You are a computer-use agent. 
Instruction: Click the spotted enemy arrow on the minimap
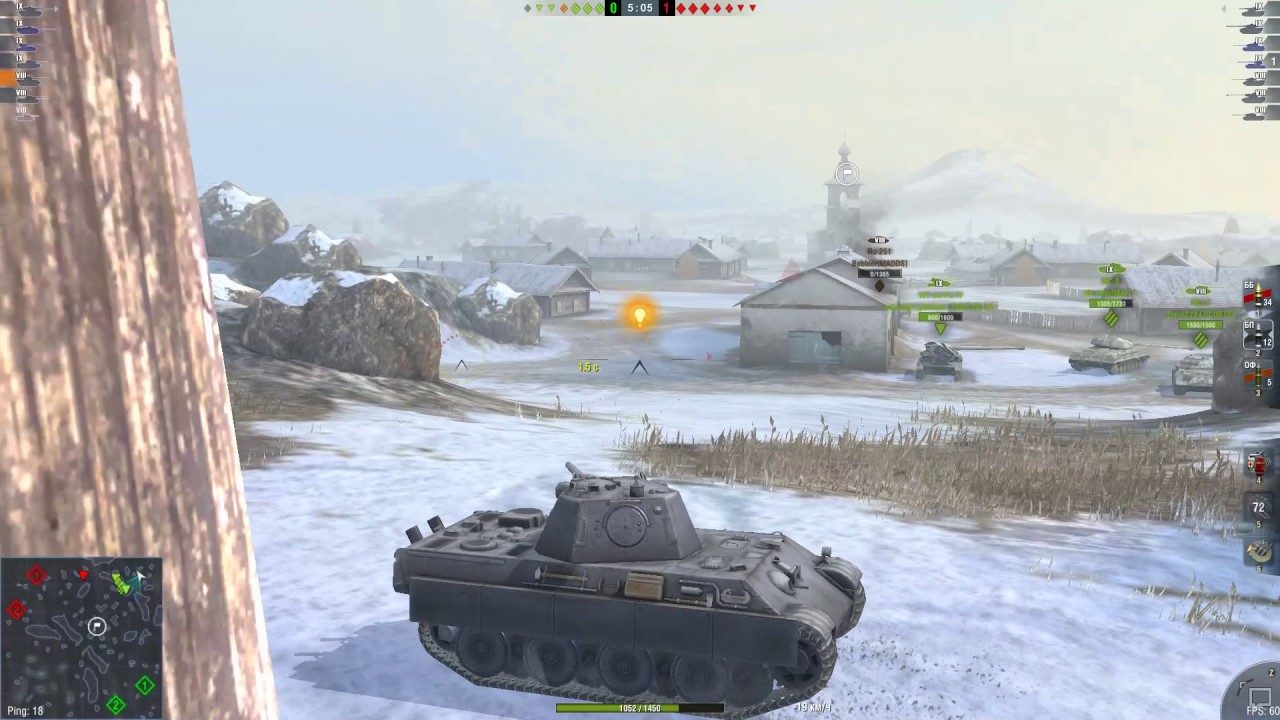pyautogui.click(x=83, y=574)
